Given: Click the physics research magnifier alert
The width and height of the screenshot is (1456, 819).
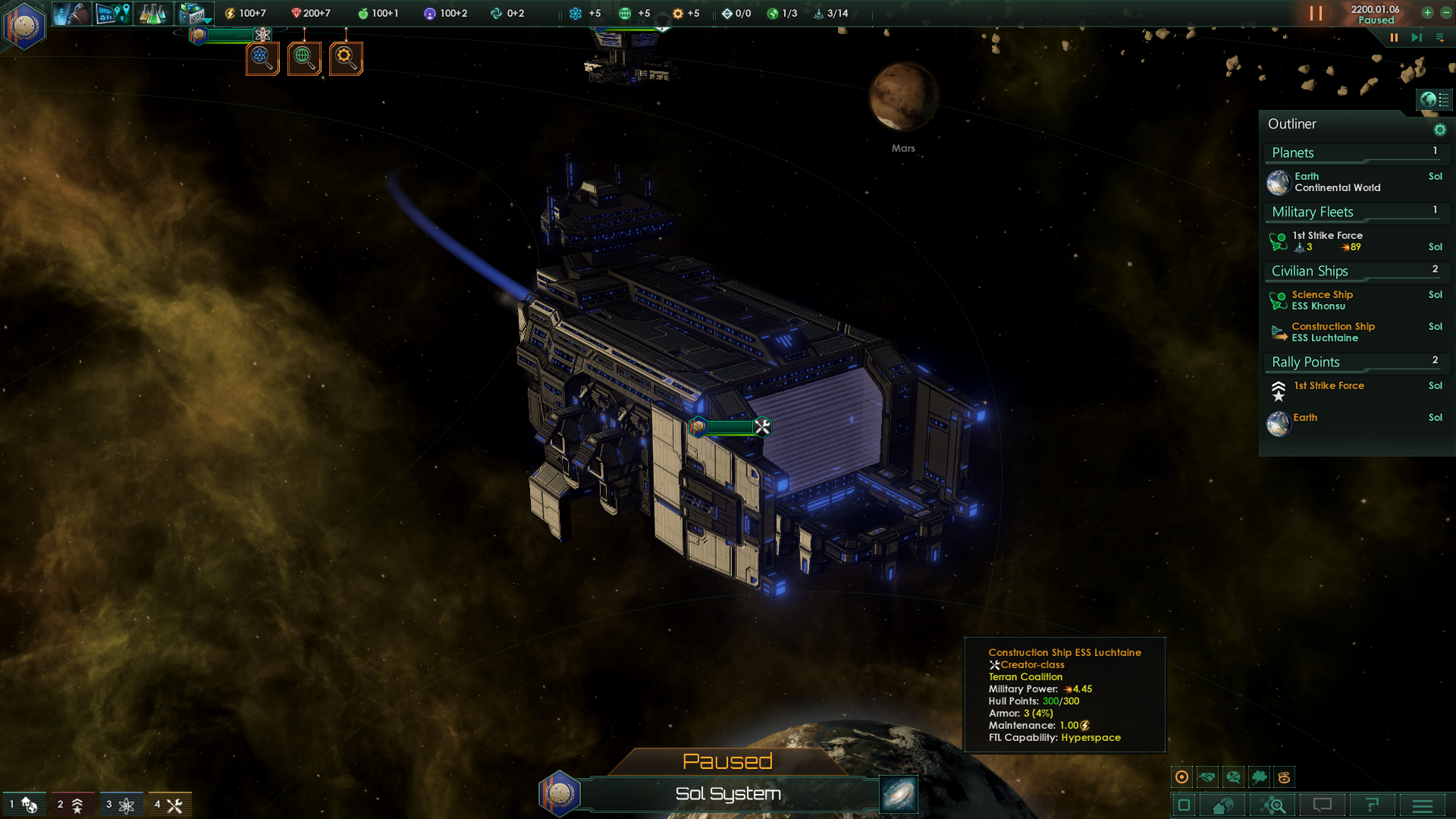Looking at the screenshot, I should click(262, 58).
